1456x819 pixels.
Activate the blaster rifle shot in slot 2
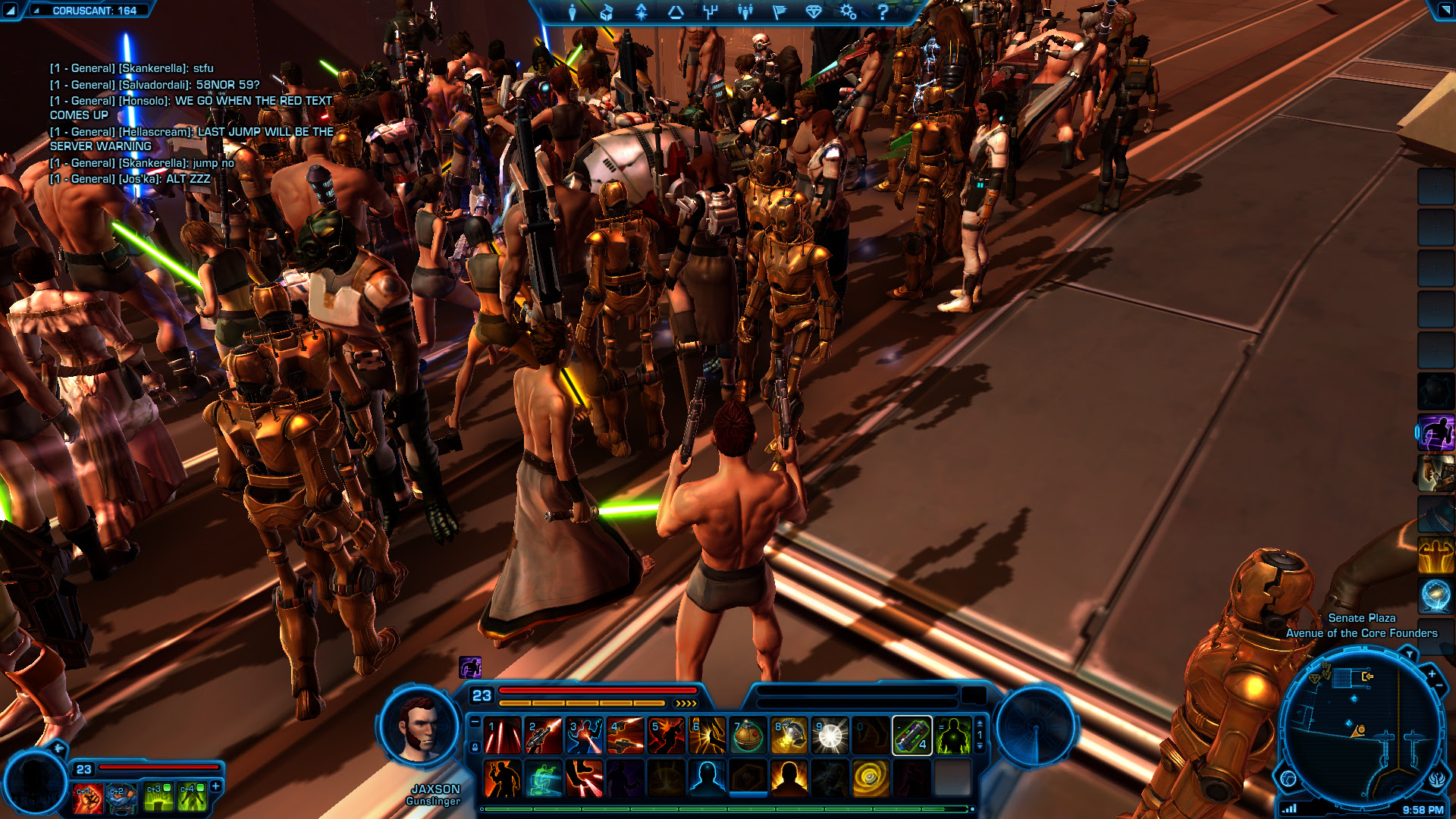click(544, 736)
